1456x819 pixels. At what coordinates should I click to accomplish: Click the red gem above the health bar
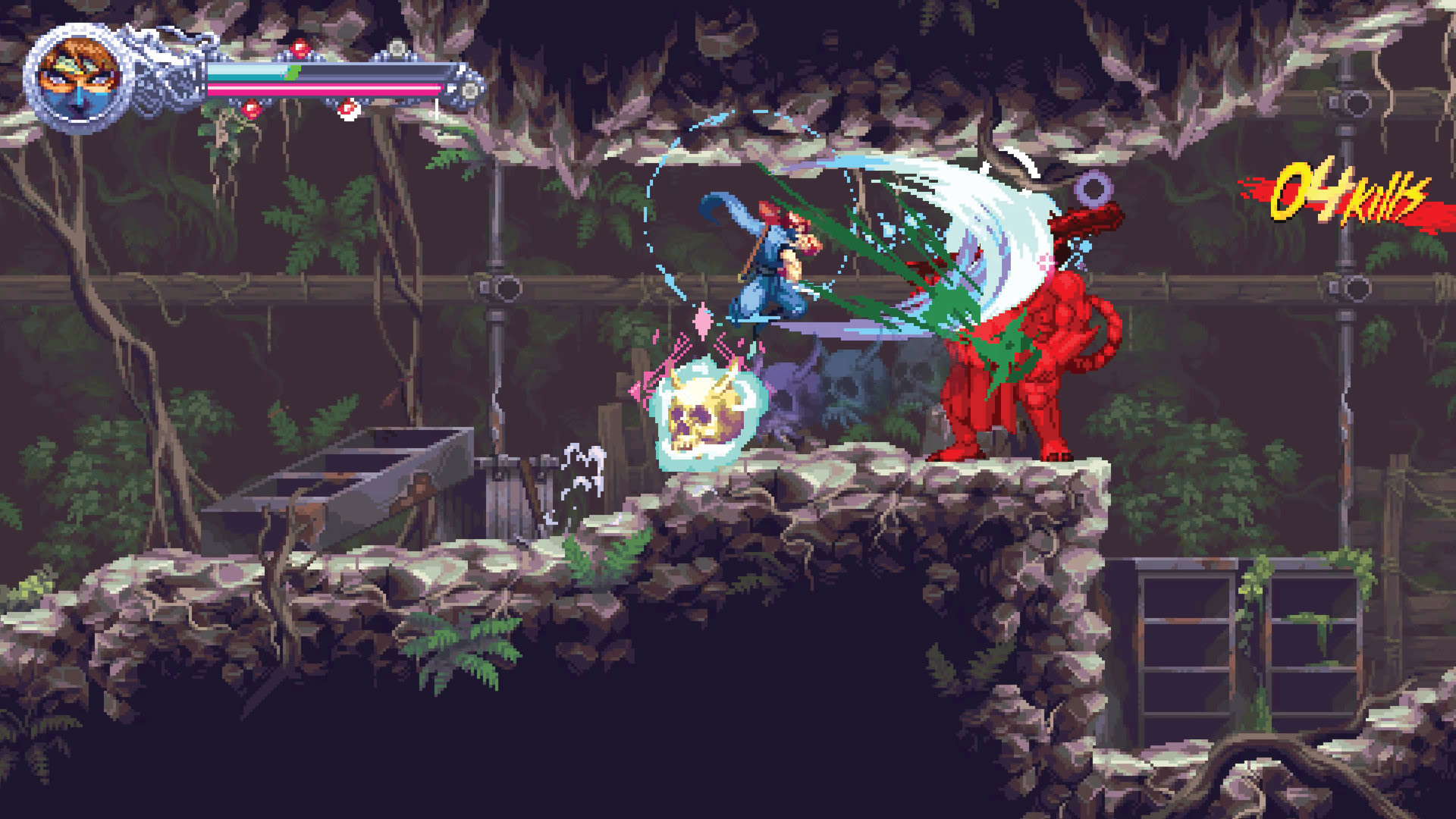pos(299,48)
